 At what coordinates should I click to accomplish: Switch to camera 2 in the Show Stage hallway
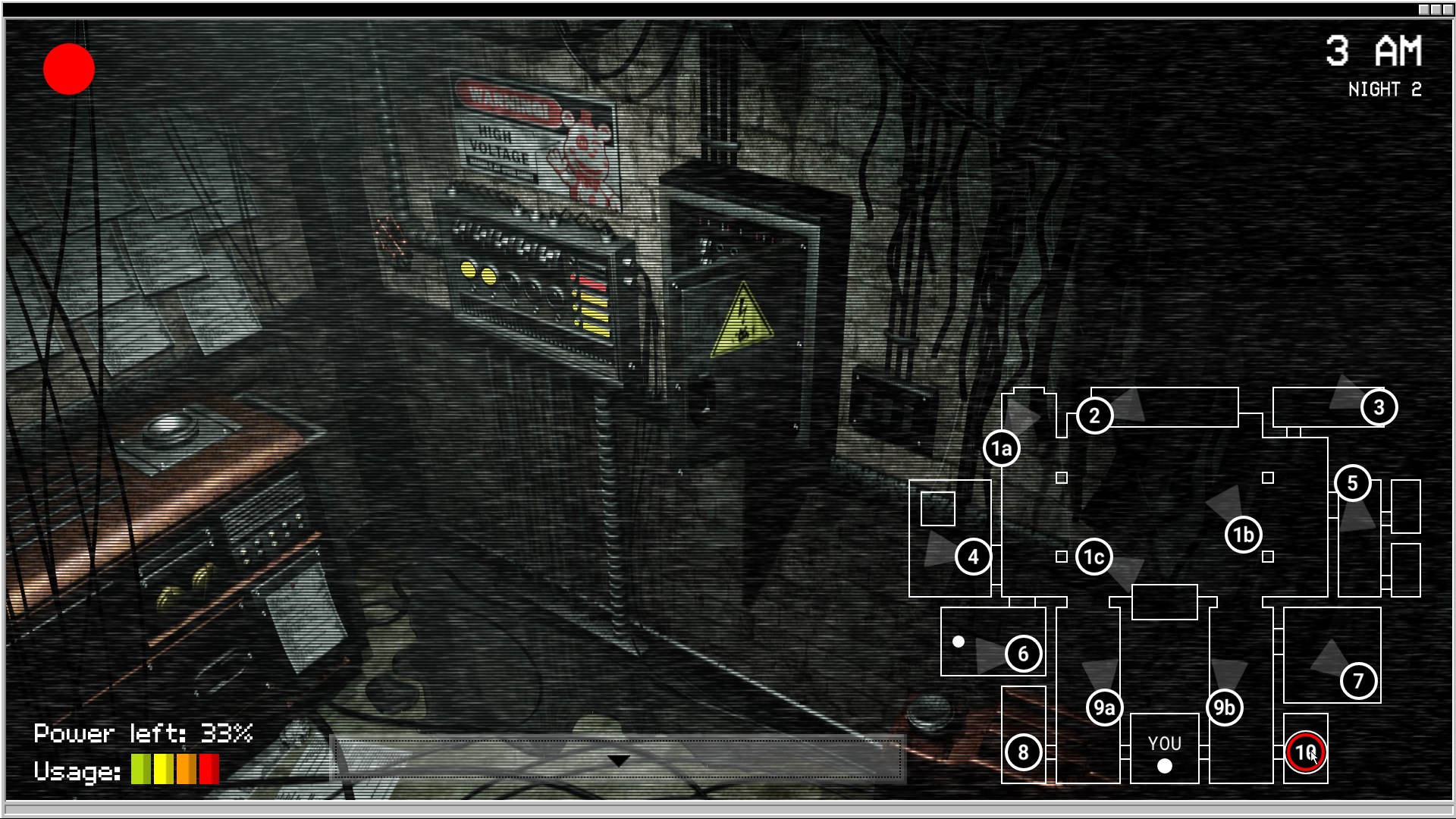click(1094, 415)
